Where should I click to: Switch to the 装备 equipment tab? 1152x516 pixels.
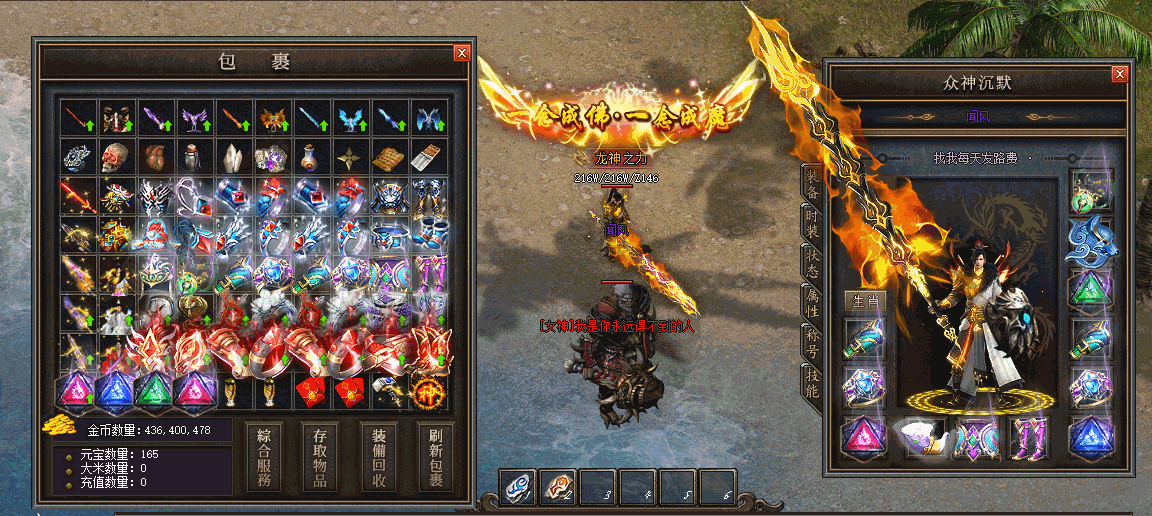pyautogui.click(x=812, y=184)
